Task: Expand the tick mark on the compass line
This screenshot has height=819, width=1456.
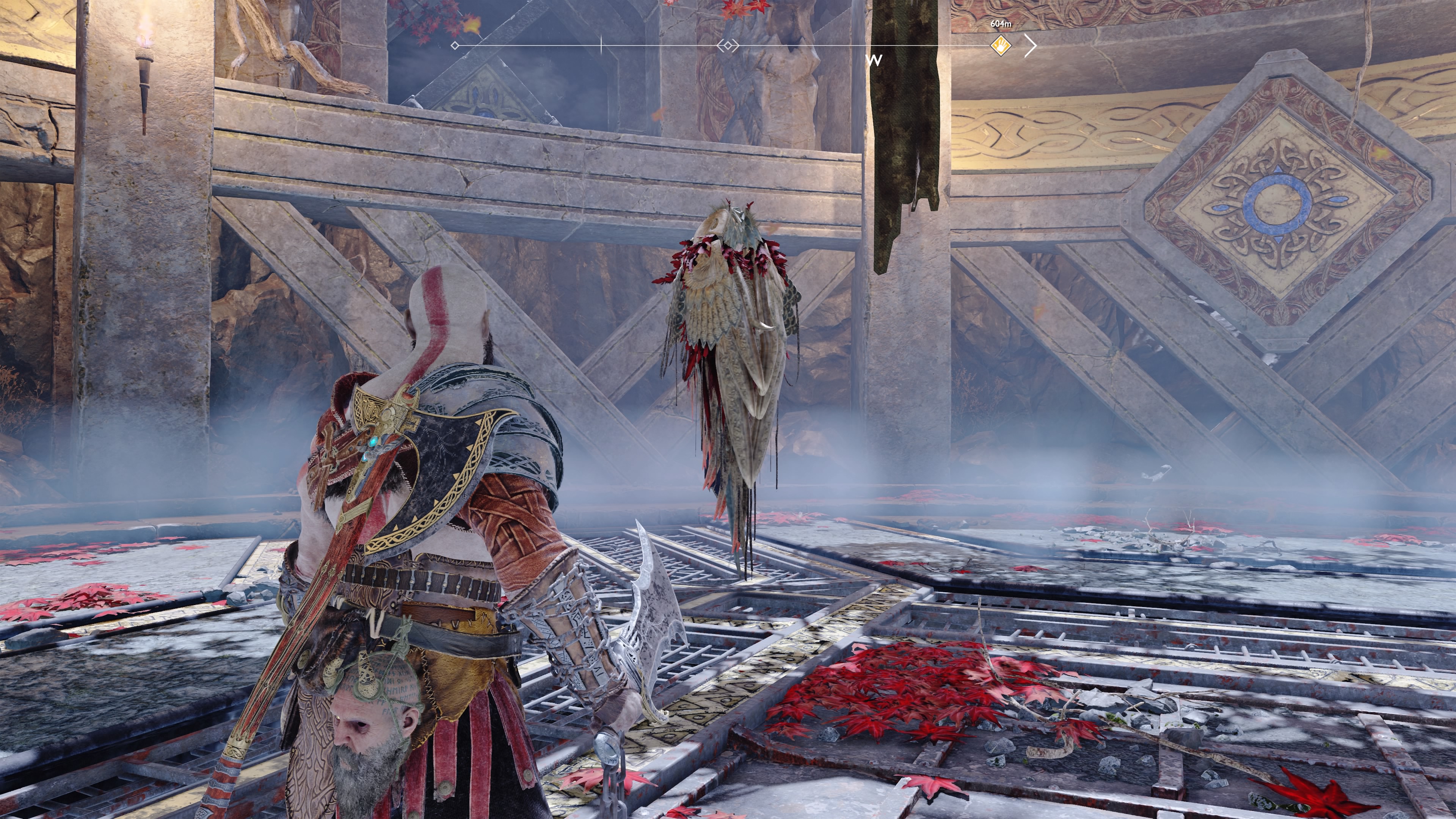Action: [601, 44]
